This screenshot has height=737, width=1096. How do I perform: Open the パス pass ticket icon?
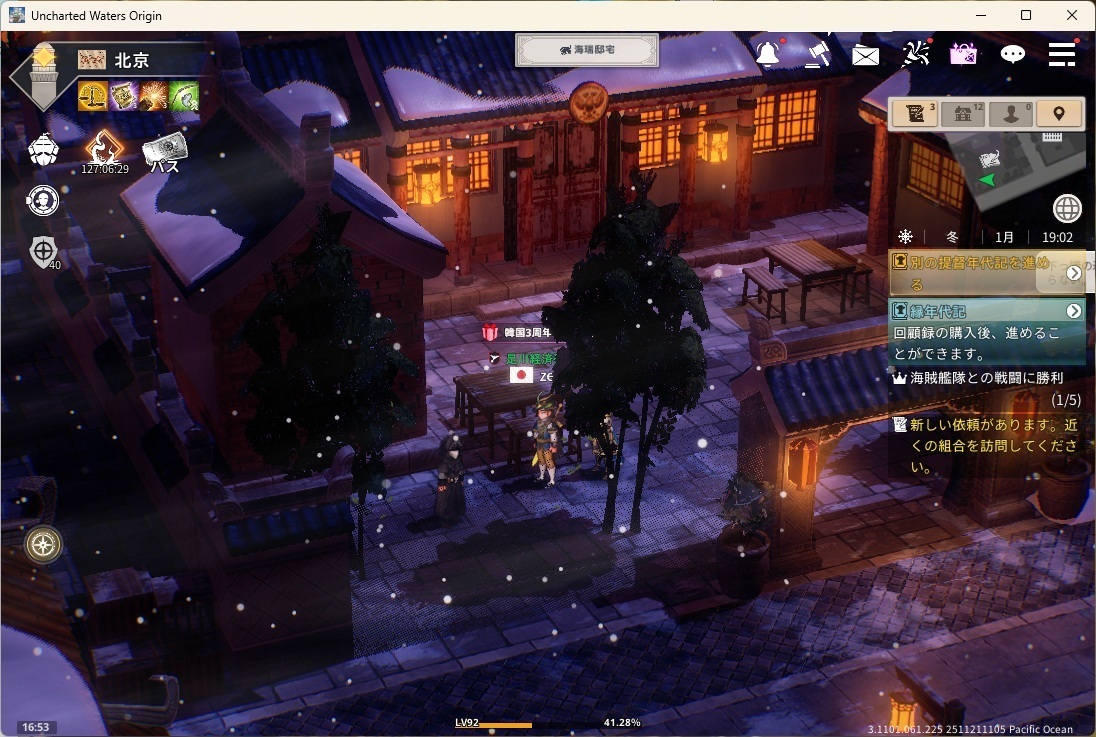pyautogui.click(x=164, y=152)
